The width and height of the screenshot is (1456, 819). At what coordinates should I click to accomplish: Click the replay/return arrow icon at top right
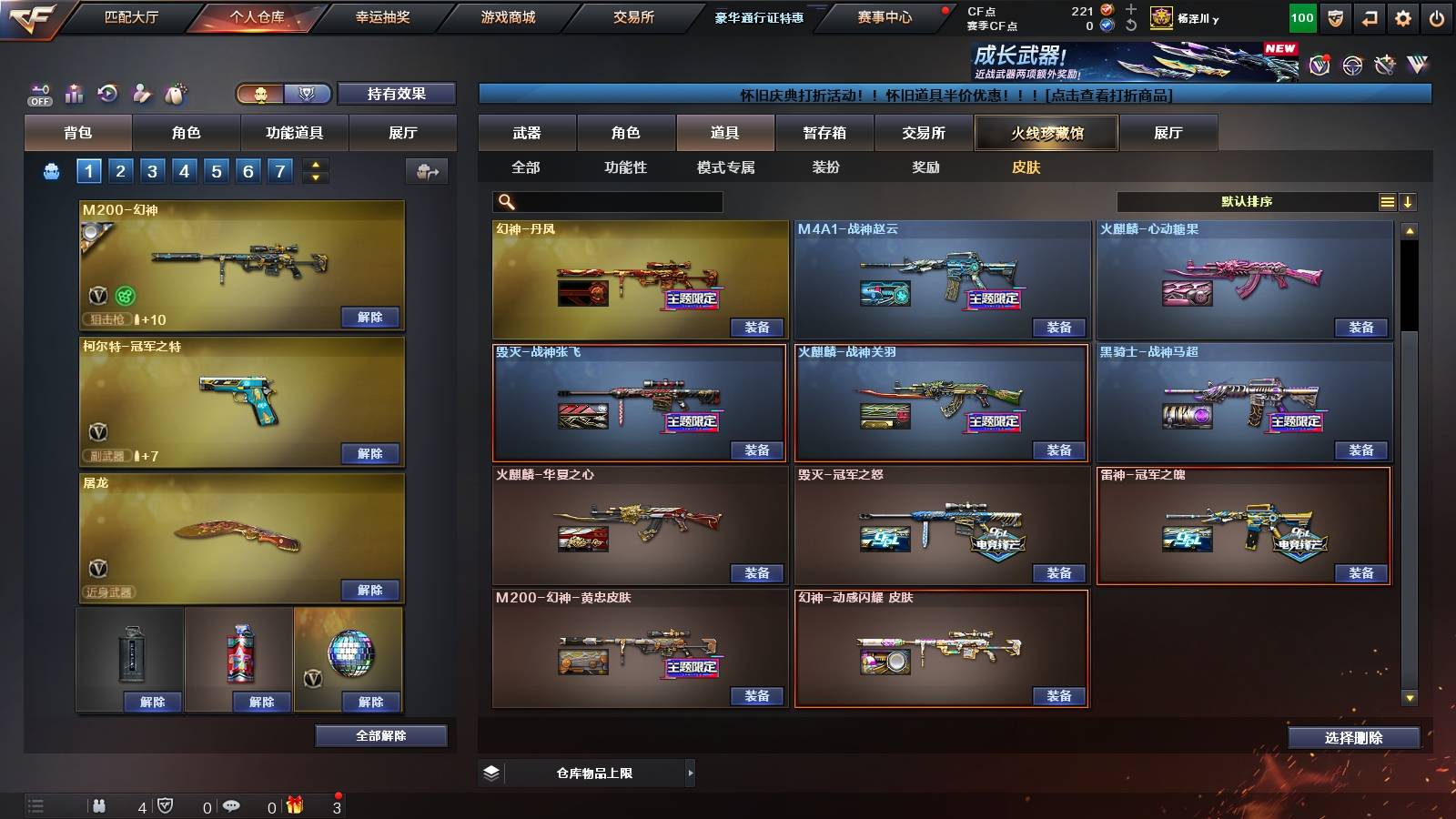coord(1370,18)
